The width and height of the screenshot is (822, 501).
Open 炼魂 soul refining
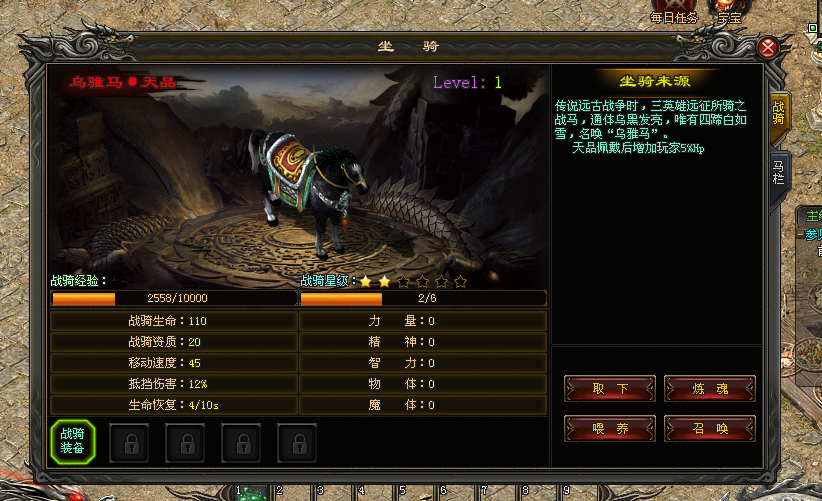click(x=709, y=388)
